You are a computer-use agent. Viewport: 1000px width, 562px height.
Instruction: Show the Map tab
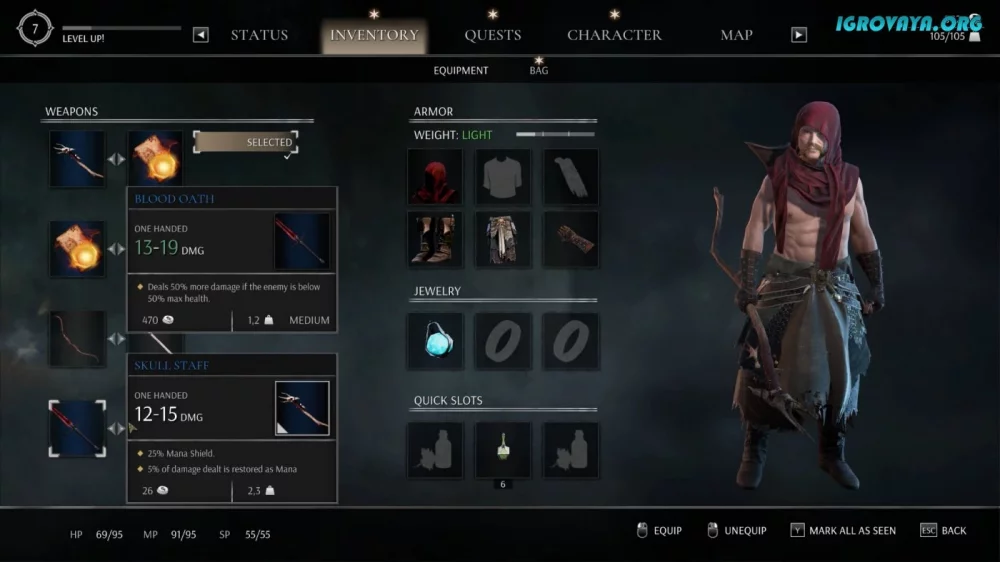click(736, 35)
